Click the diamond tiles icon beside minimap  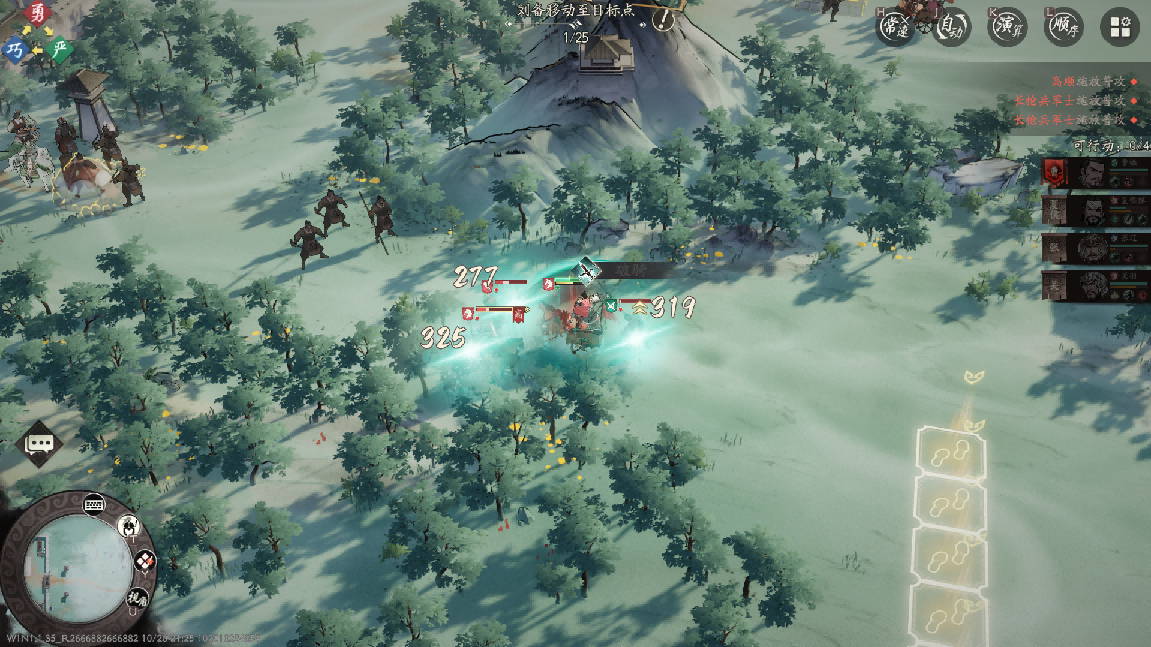[145, 562]
